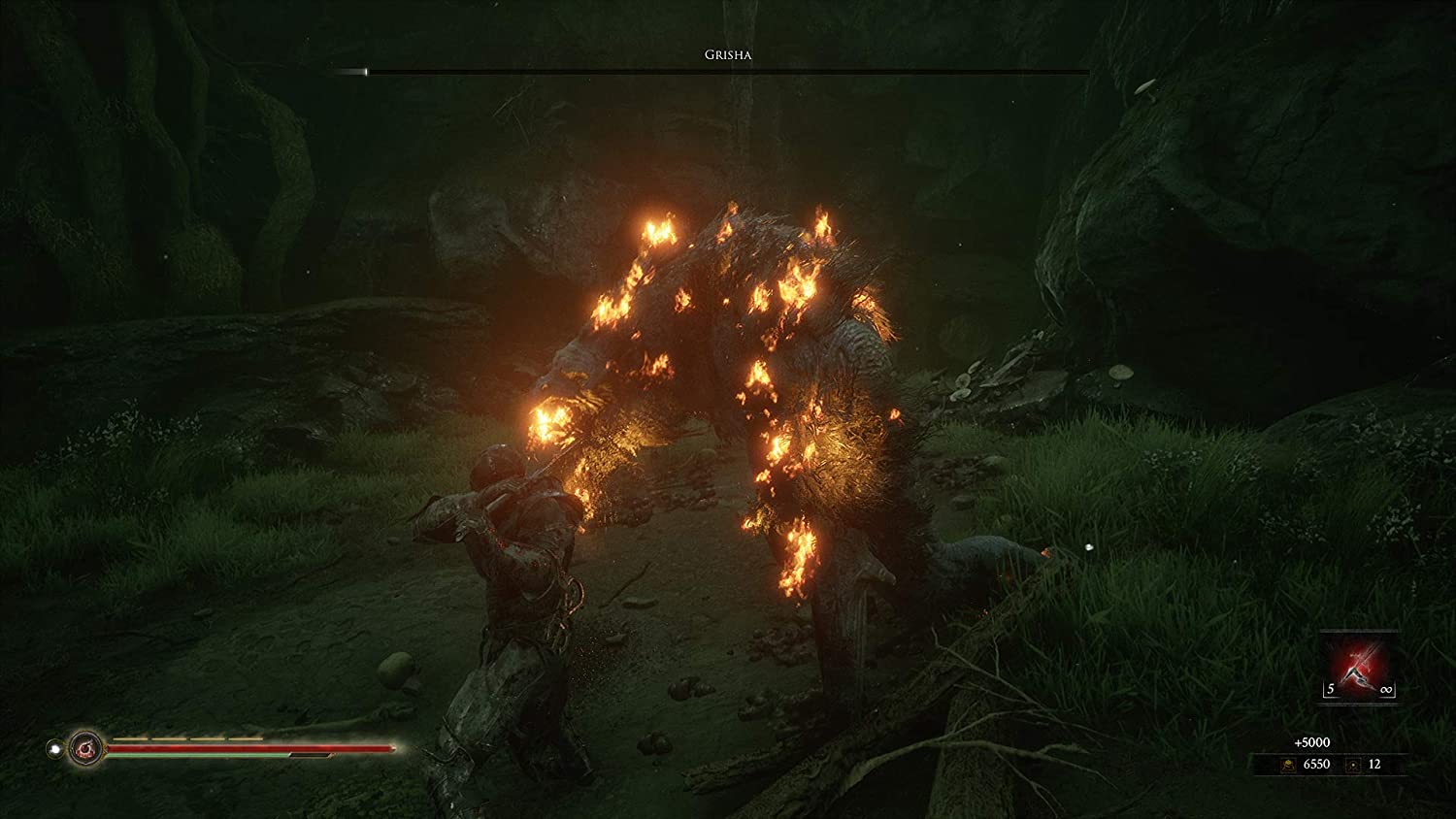Click the glimpse currency eye icon
Image resolution: width=1456 pixels, height=819 pixels.
(1353, 766)
